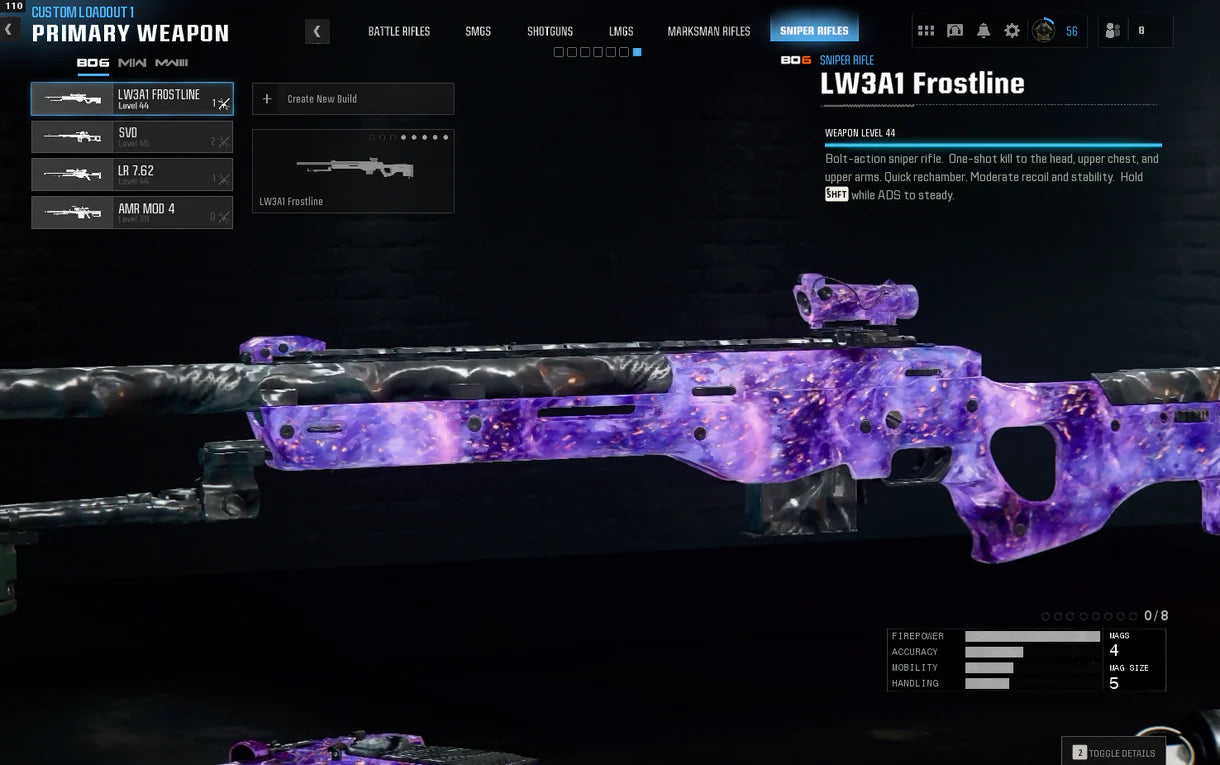The width and height of the screenshot is (1220, 765).
Task: Create a new weapon build
Action: 353,99
